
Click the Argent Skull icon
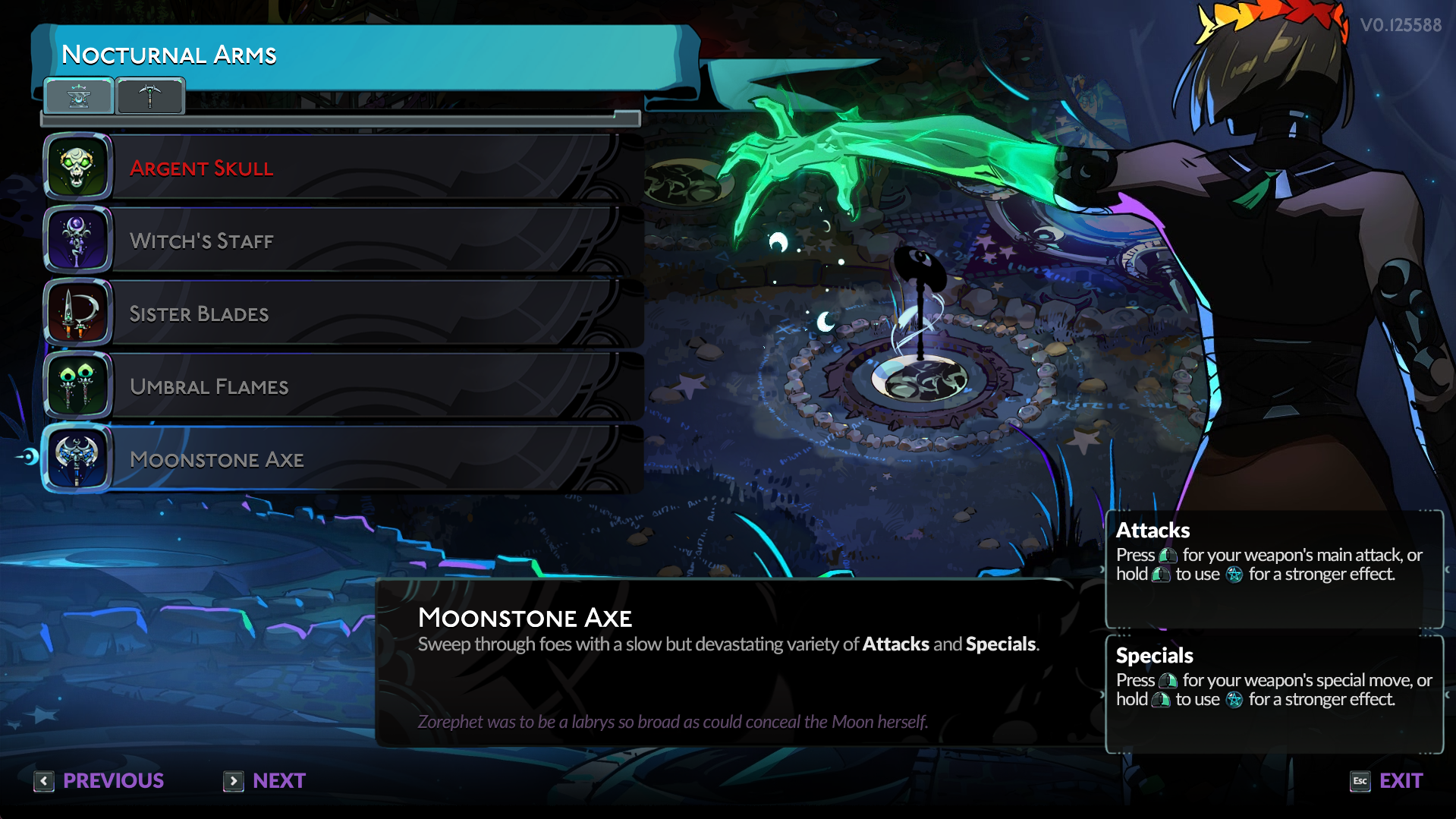[77, 166]
